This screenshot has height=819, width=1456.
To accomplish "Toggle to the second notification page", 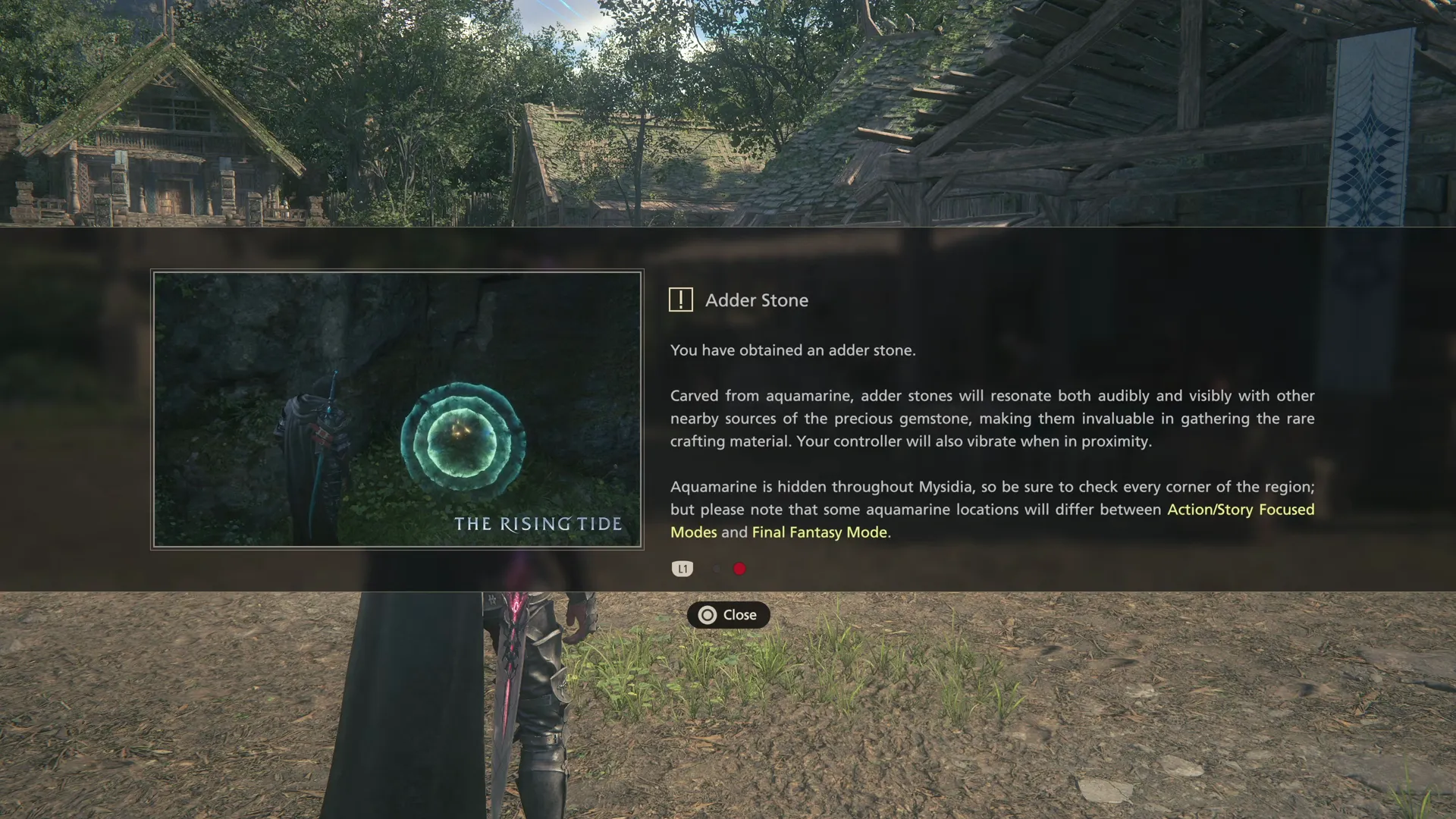I will point(739,569).
